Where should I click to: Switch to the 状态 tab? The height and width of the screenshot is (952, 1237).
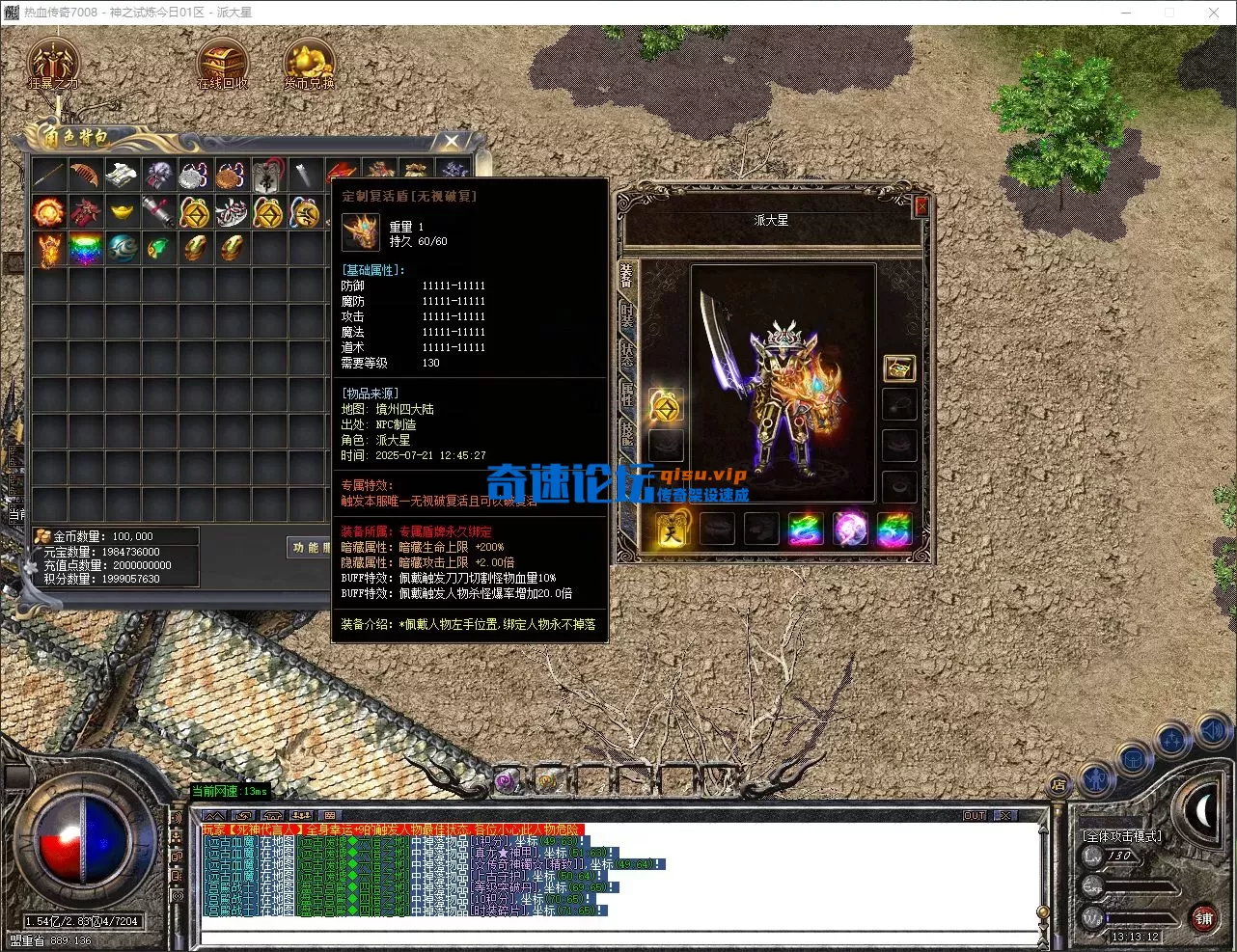tap(627, 353)
